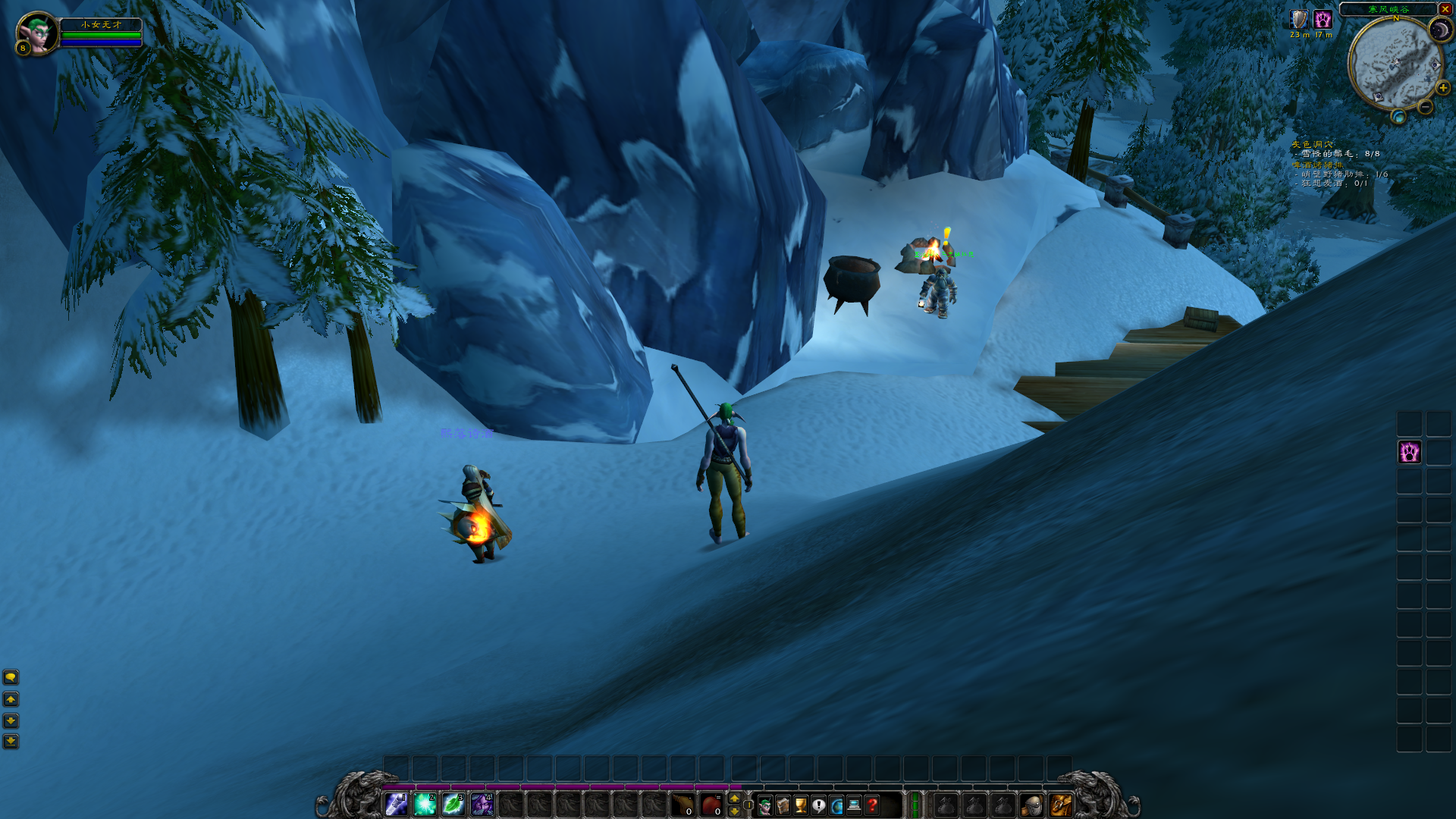The height and width of the screenshot is (819, 1456).
Task: Activate the staff attack ability in slot 1
Action: click(x=397, y=804)
